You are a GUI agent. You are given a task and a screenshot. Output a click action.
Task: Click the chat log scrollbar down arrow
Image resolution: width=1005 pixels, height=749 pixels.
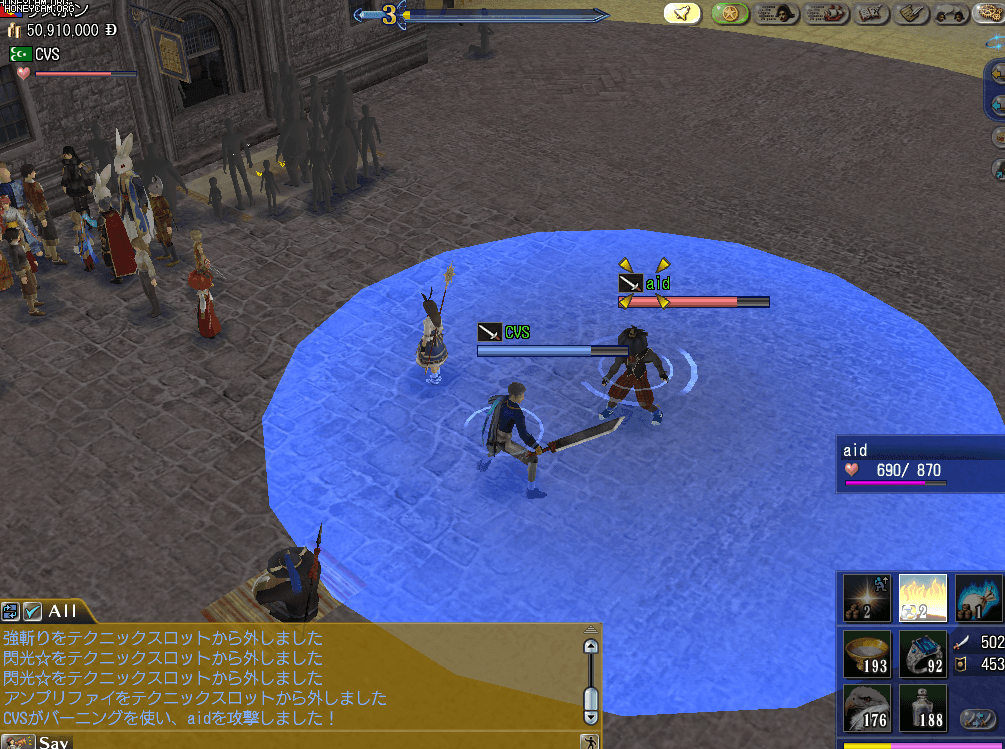(x=591, y=716)
